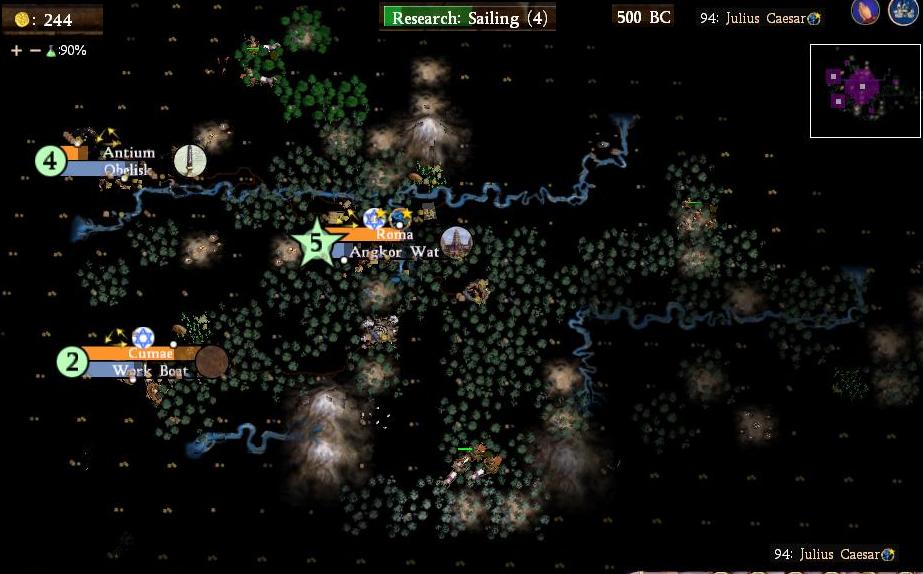Open the praying hands religion advisor

[x=866, y=13]
